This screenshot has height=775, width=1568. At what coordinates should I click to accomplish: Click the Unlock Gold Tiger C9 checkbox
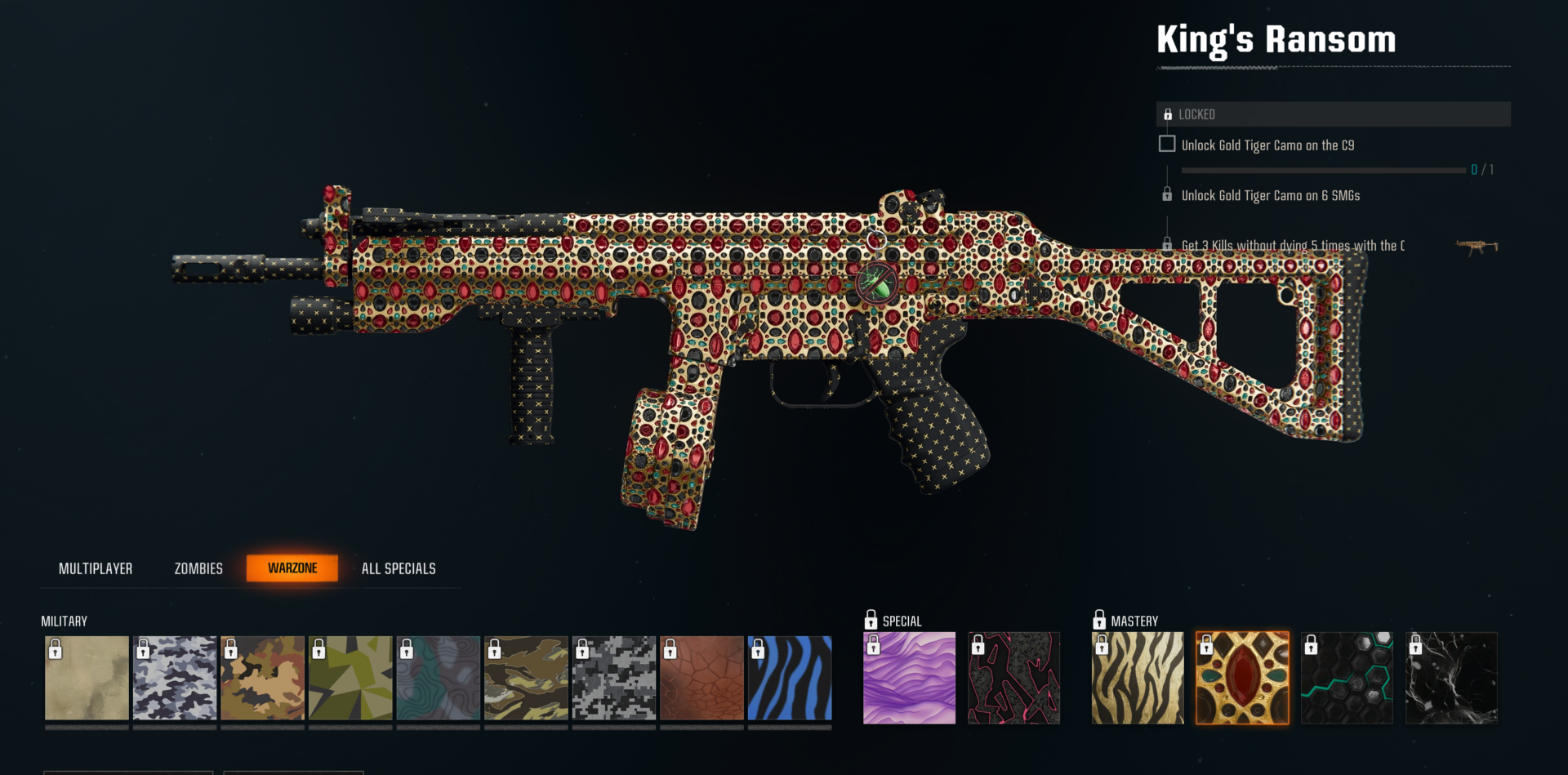point(1167,145)
